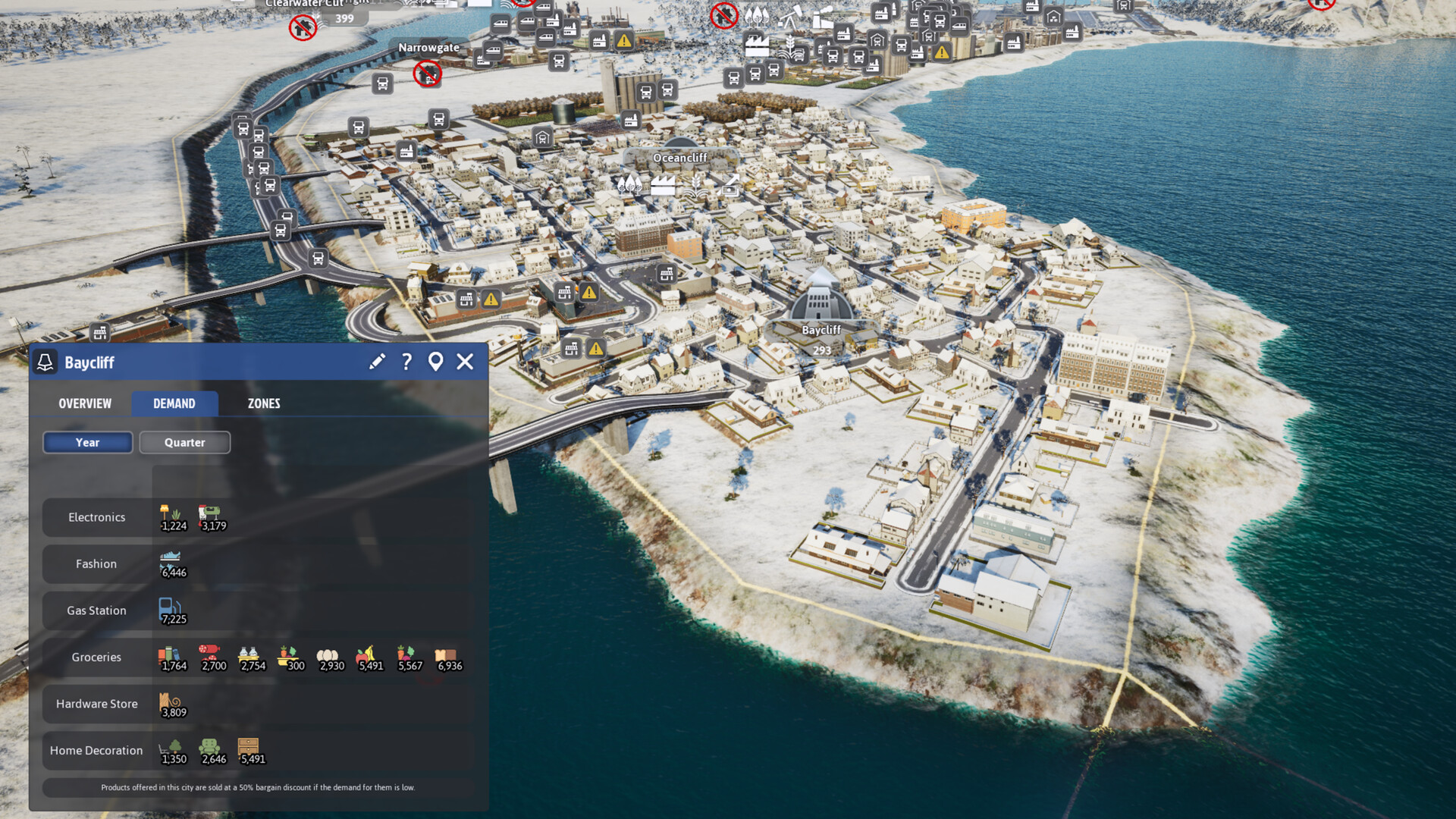Select the Demand tab

pyautogui.click(x=174, y=403)
